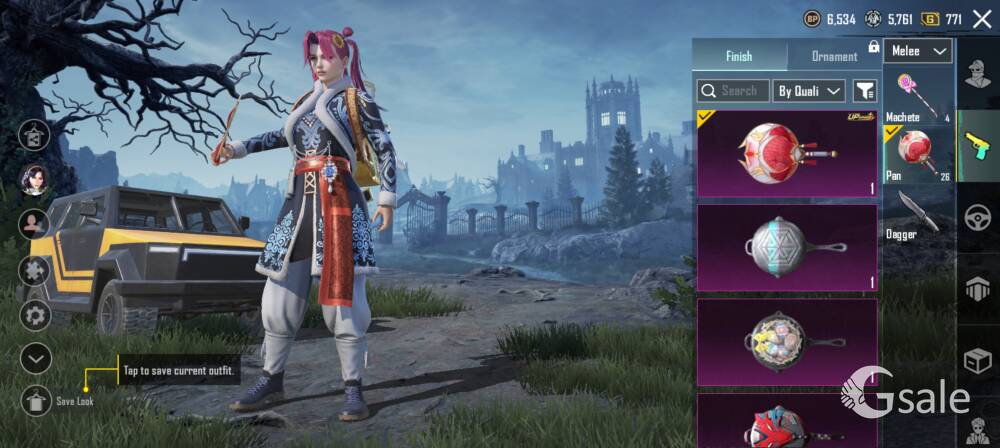Viewport: 1000px width, 448px height.
Task: Open the gear settings icon
Action: point(36,315)
